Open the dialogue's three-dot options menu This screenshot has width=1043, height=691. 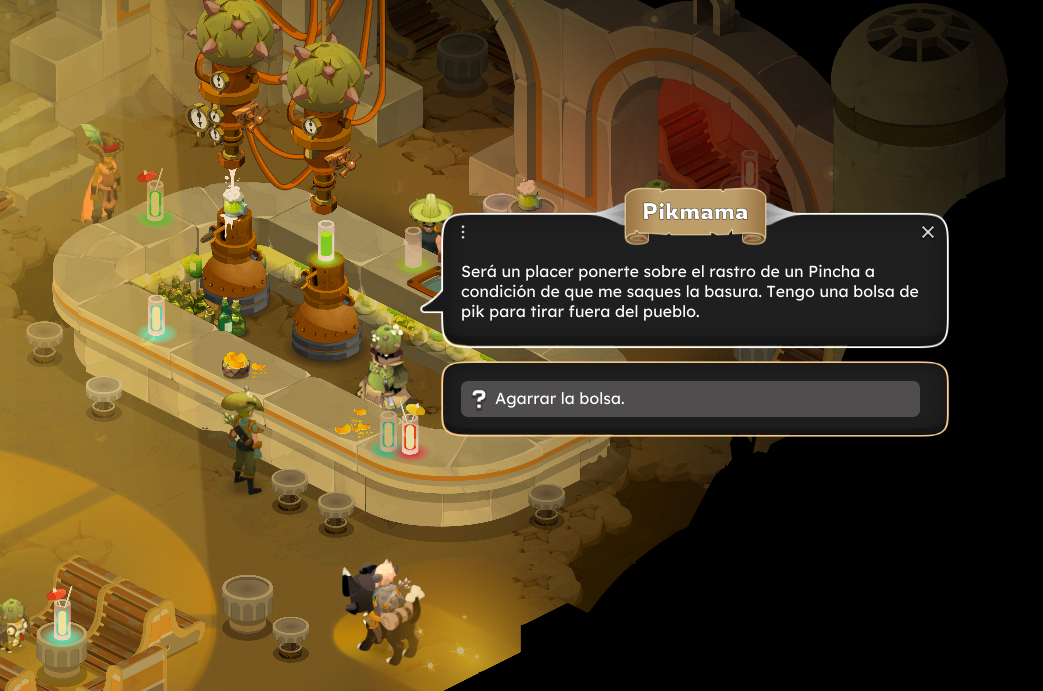point(463,232)
